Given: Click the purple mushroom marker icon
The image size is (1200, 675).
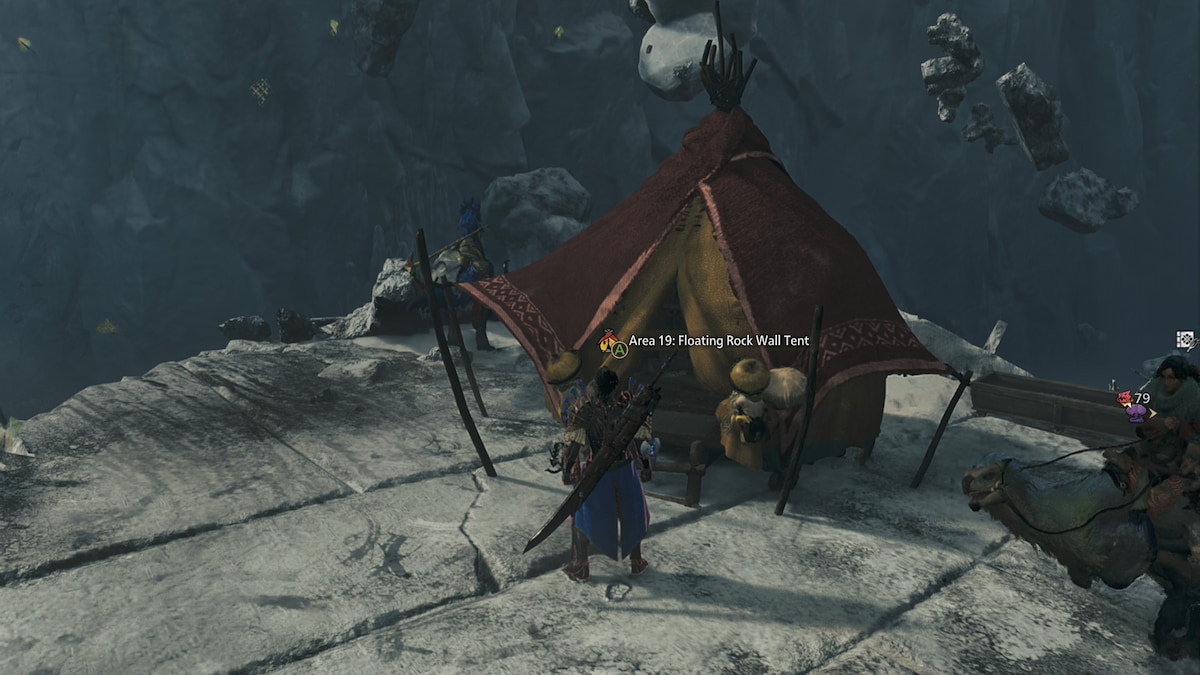Looking at the screenshot, I should [x=1134, y=413].
